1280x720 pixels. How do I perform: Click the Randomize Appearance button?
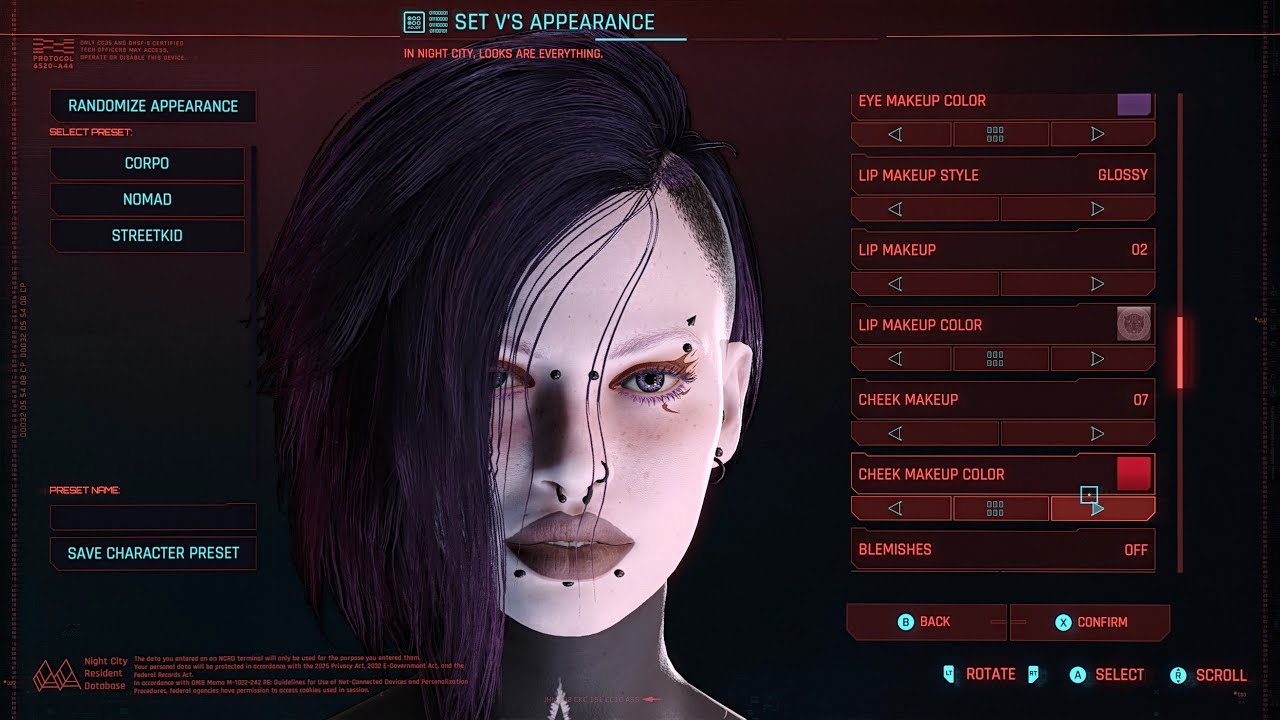coord(153,106)
